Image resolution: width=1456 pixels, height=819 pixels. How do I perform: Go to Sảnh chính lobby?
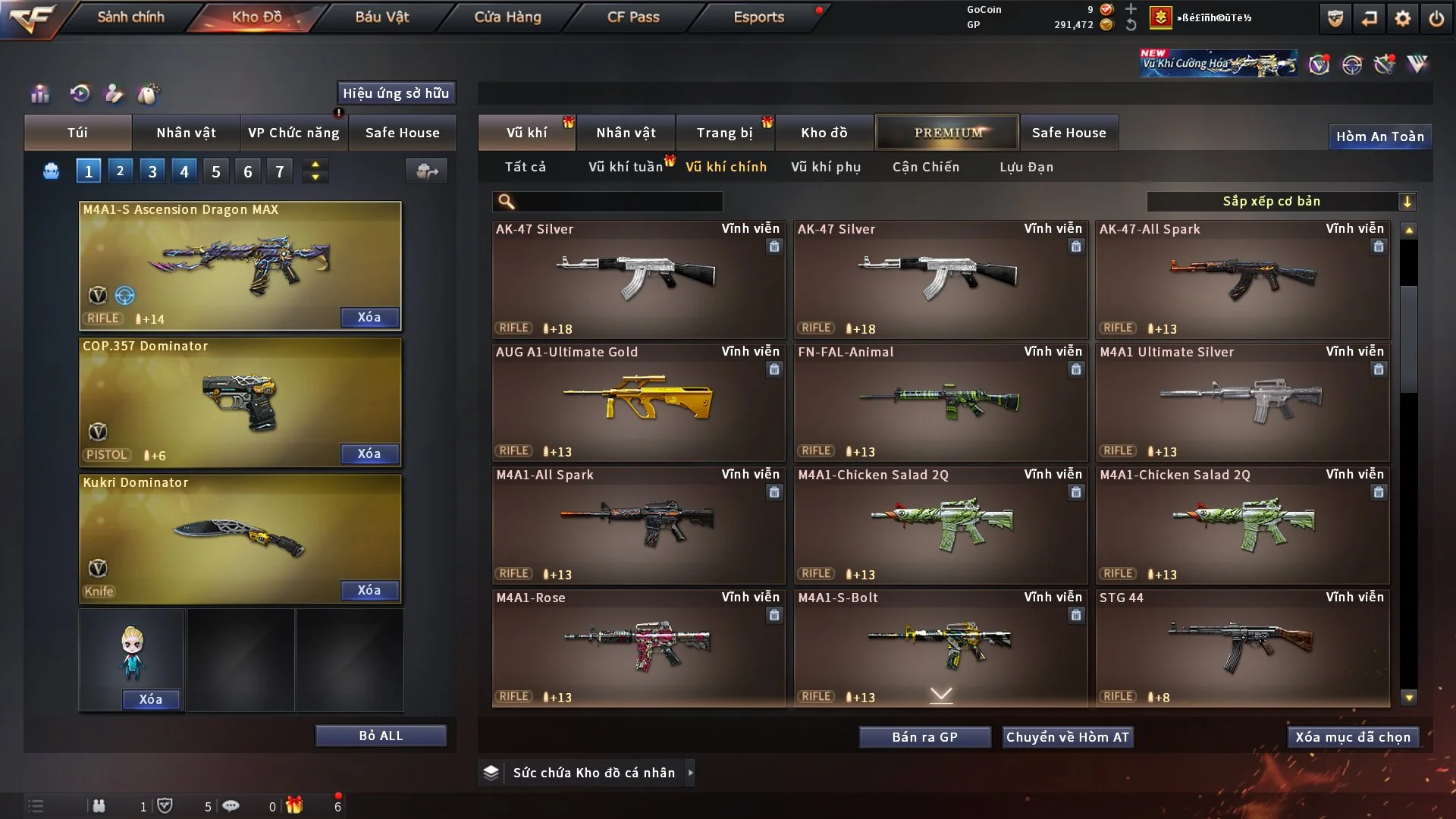pos(130,17)
